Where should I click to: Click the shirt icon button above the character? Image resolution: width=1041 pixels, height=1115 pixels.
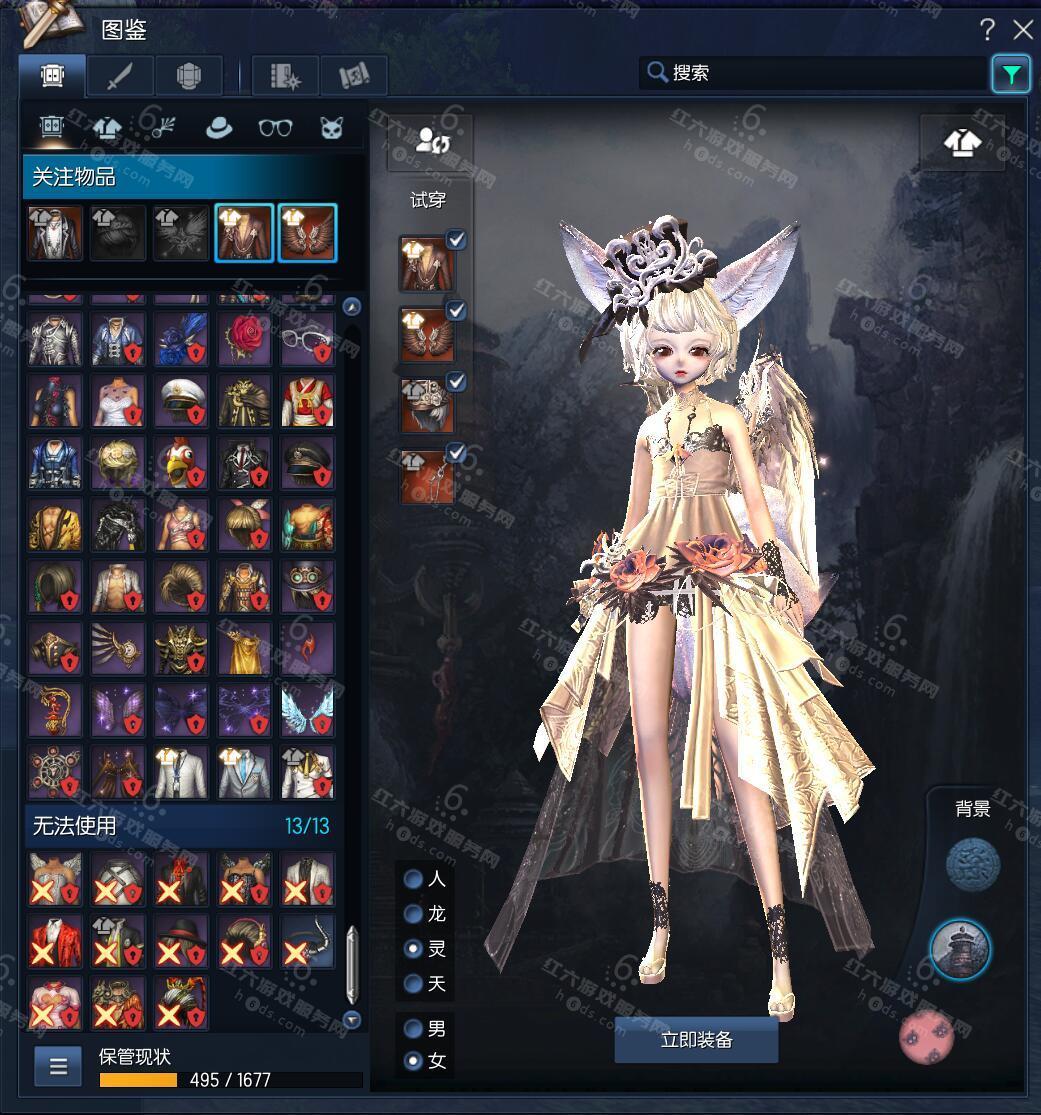tap(961, 143)
